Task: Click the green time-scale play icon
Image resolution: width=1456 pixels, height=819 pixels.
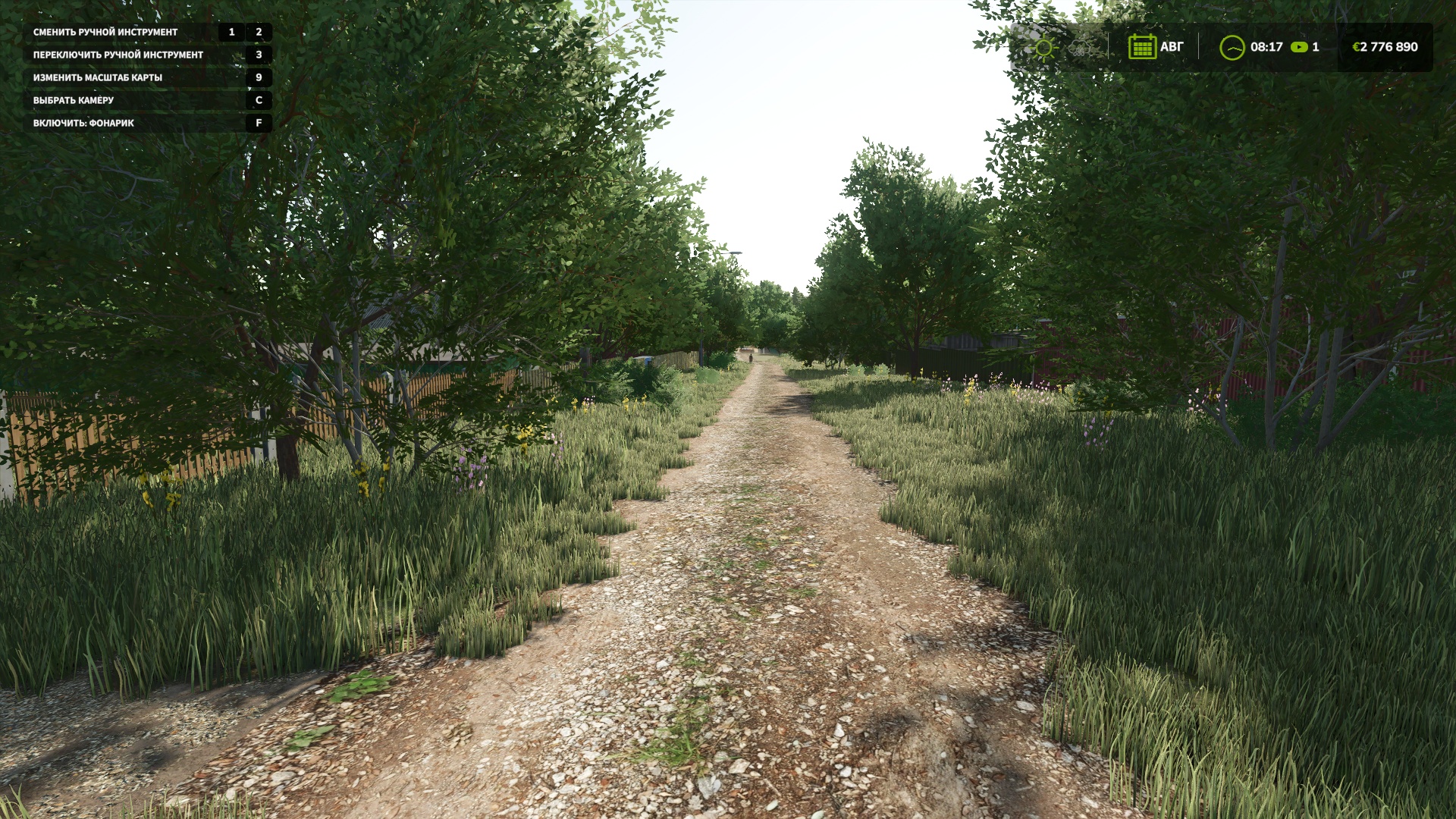Action: pos(1299,47)
